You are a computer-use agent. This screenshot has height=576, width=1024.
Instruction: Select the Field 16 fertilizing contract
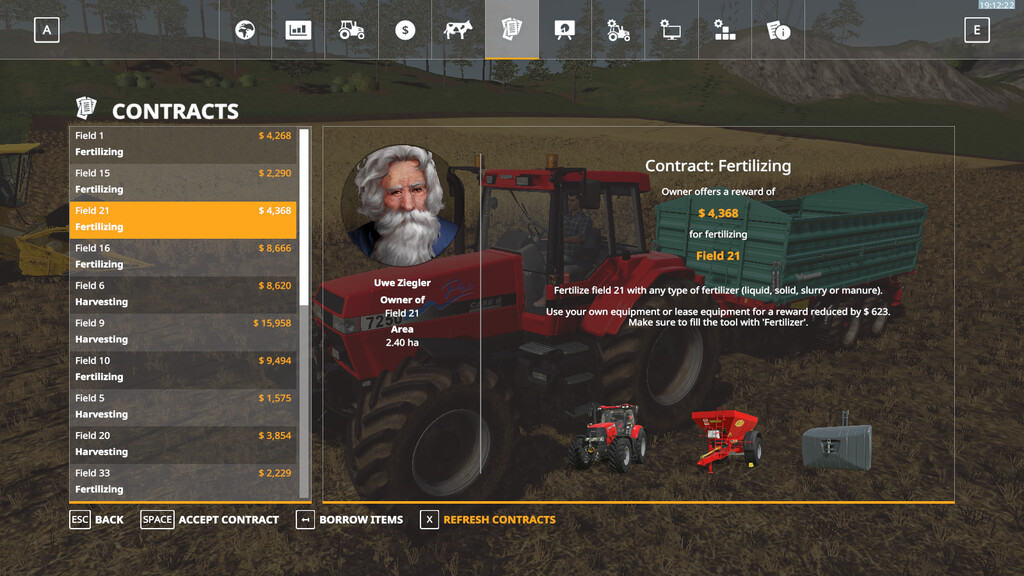click(183, 256)
